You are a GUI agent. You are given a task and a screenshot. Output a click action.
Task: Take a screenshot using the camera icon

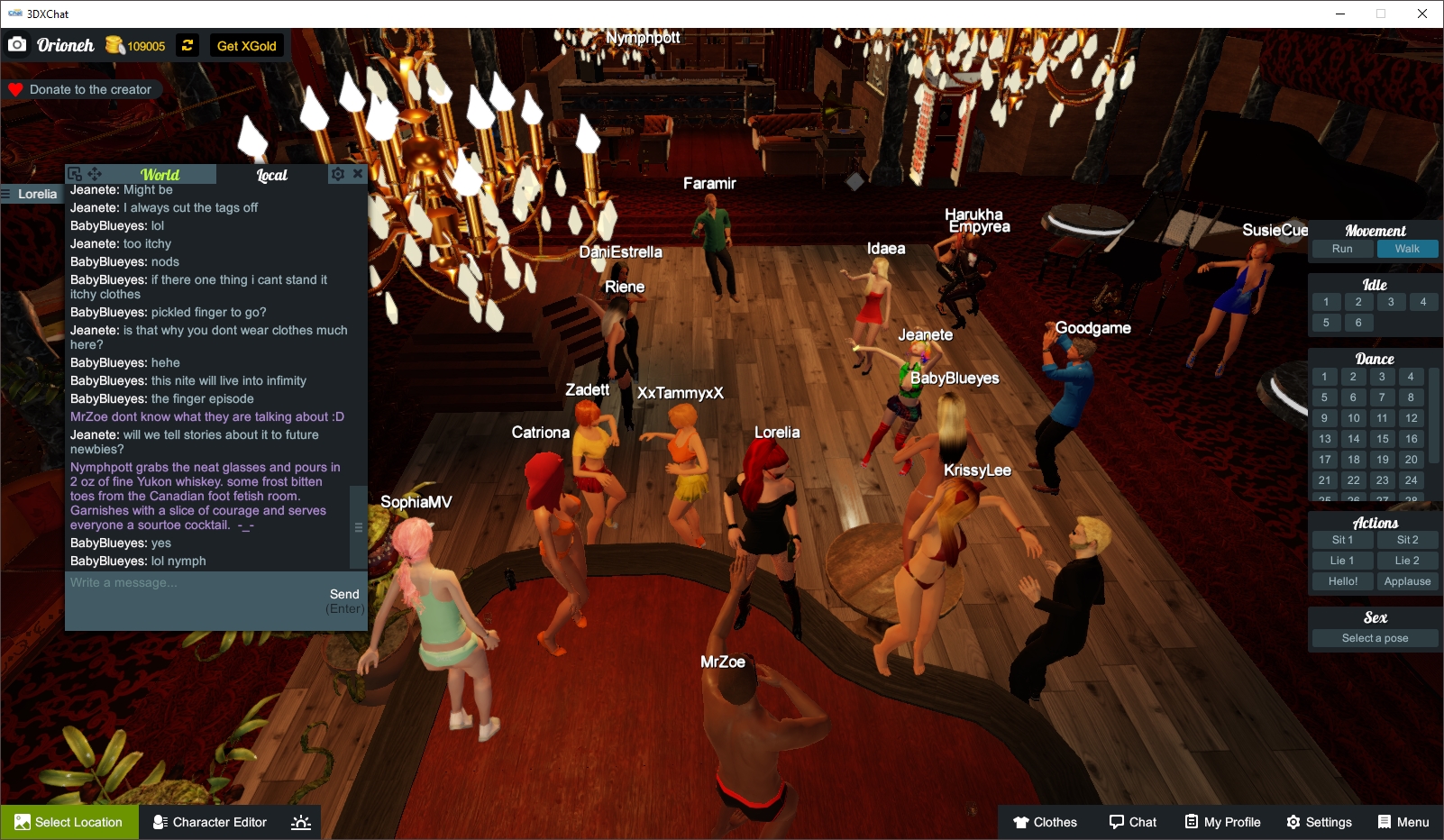[17, 43]
